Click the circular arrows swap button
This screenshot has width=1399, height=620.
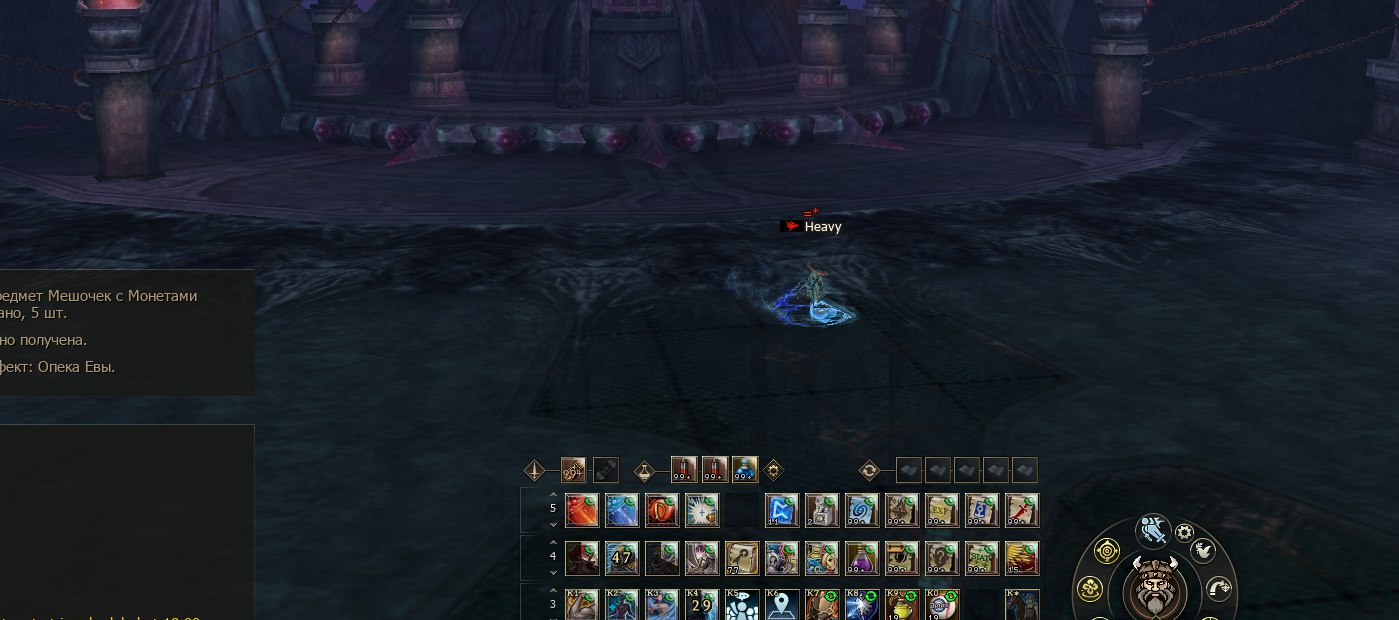coord(869,470)
